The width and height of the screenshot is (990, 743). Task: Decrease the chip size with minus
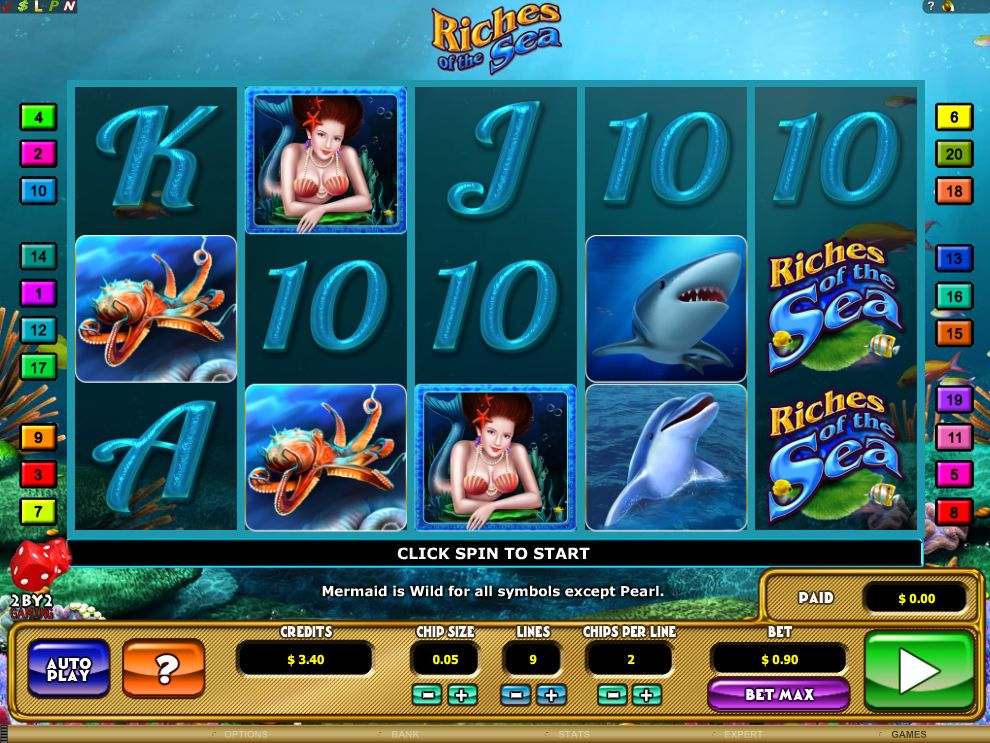point(426,694)
